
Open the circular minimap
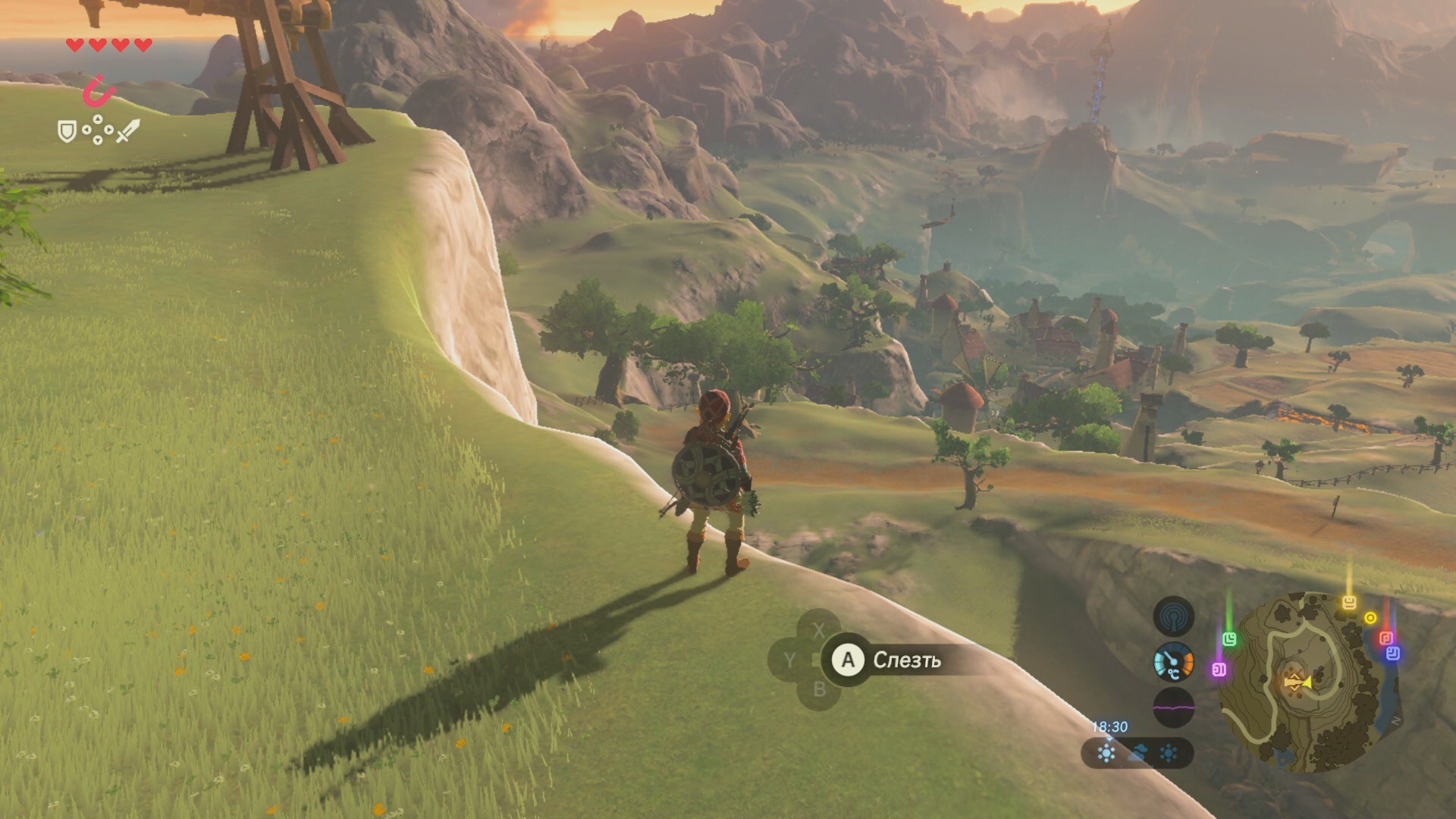coord(1308,682)
